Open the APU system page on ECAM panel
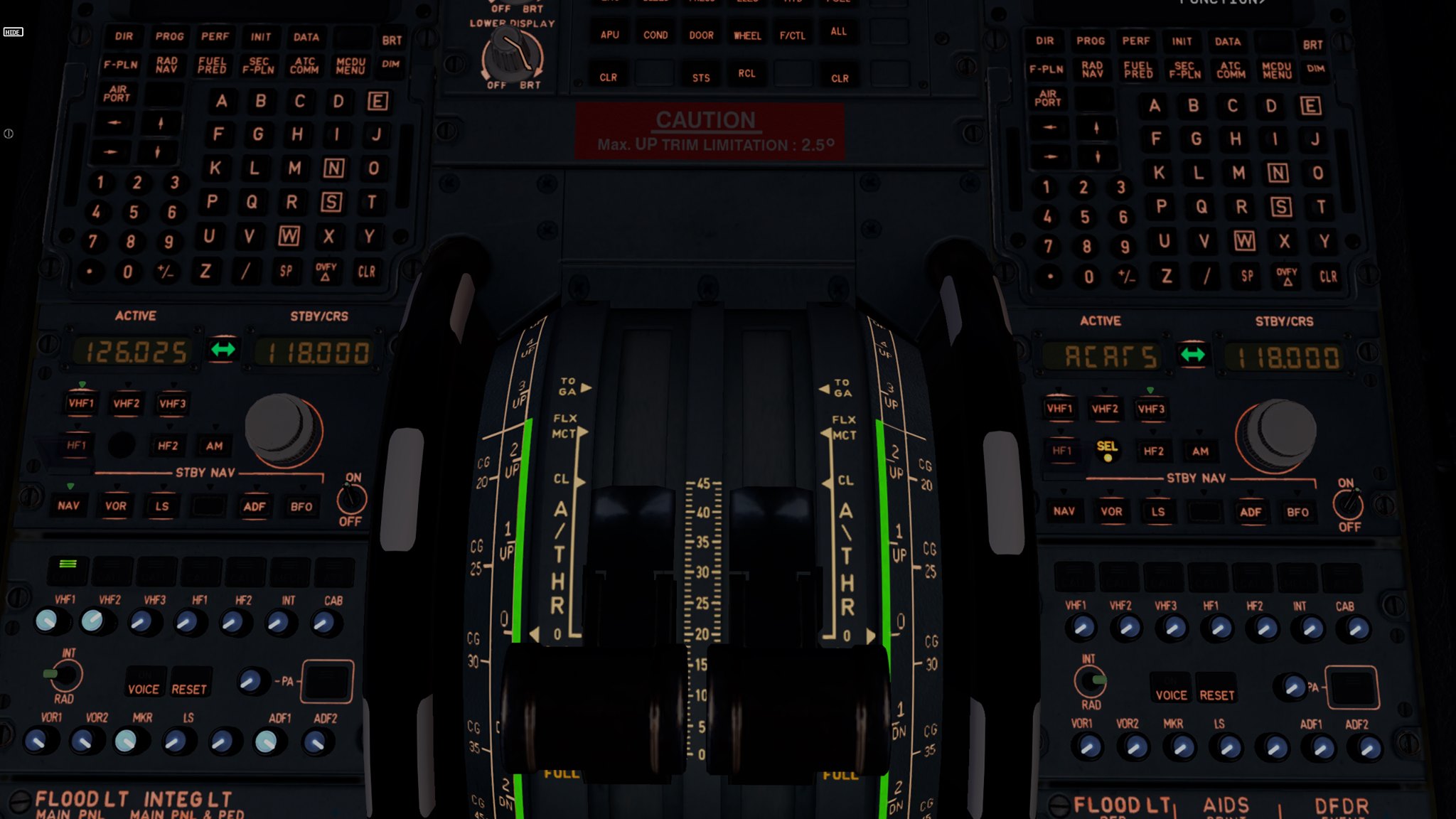 click(609, 34)
